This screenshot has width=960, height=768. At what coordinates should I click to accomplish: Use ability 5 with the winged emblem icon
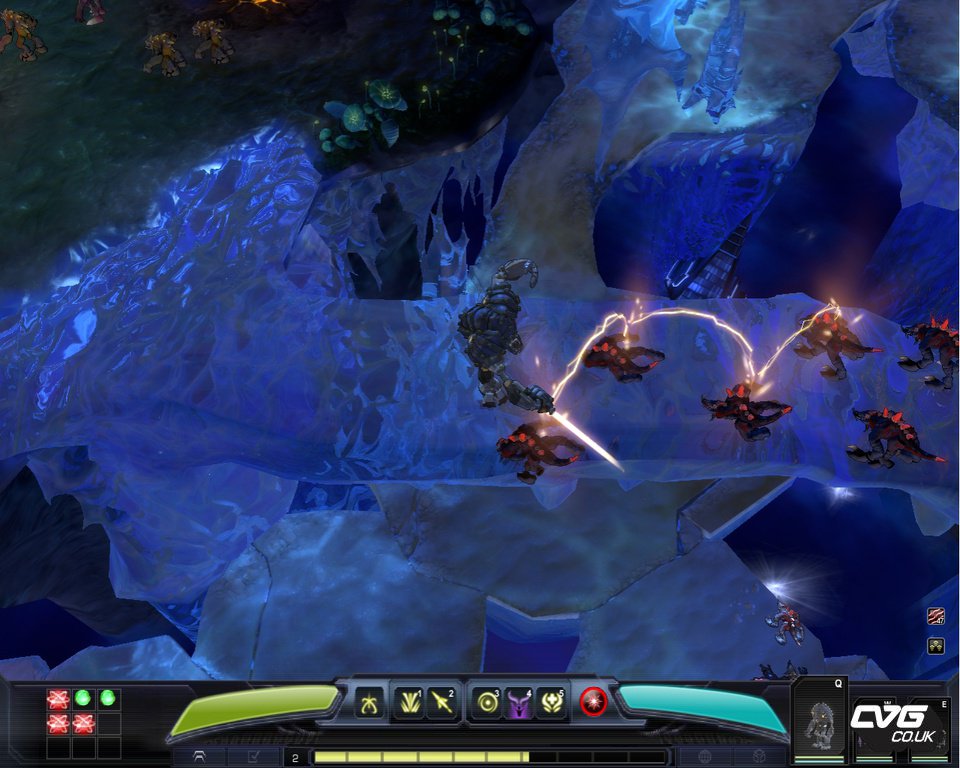[x=552, y=703]
